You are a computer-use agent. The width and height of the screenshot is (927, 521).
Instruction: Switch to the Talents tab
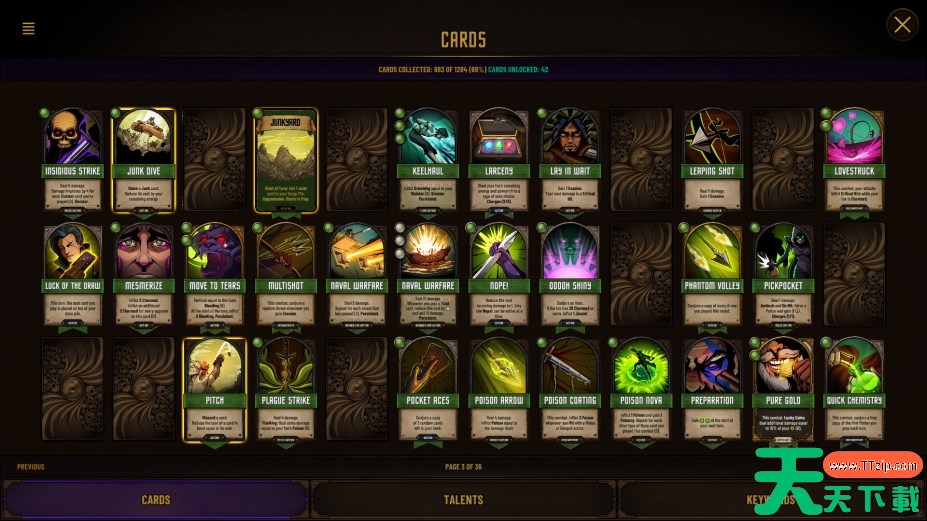[x=463, y=500]
